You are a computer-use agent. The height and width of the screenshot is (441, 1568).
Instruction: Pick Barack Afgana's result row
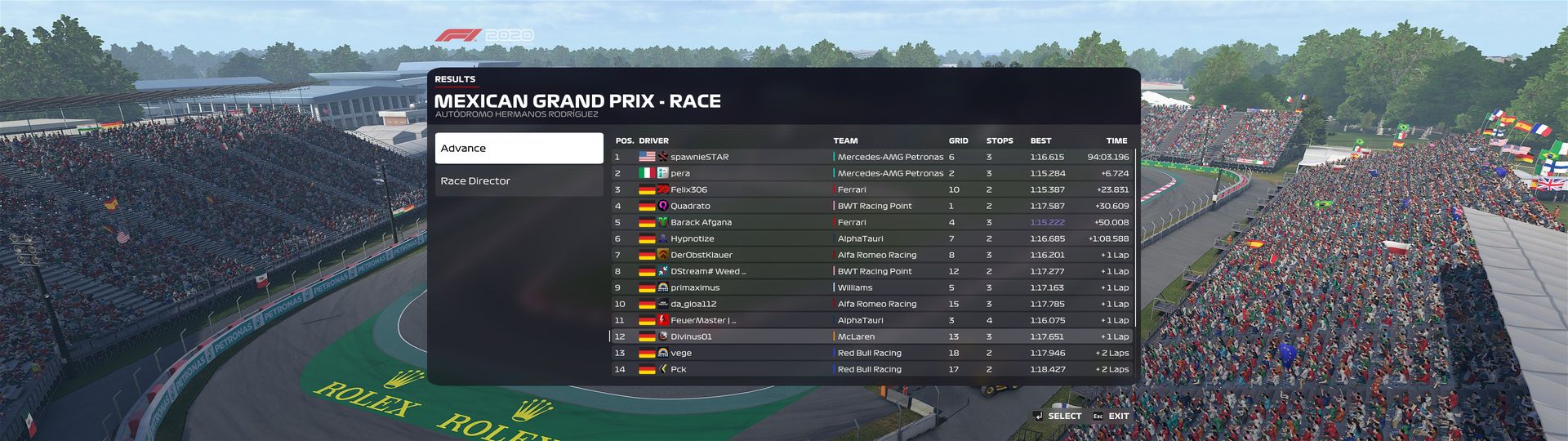tap(871, 222)
